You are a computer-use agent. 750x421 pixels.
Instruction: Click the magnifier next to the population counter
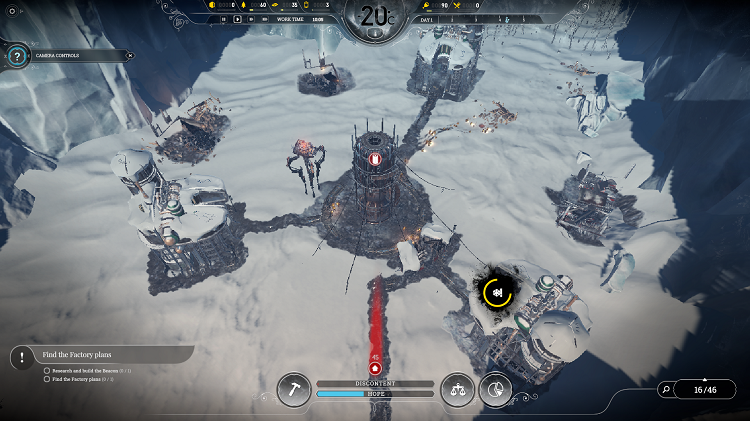(666, 389)
